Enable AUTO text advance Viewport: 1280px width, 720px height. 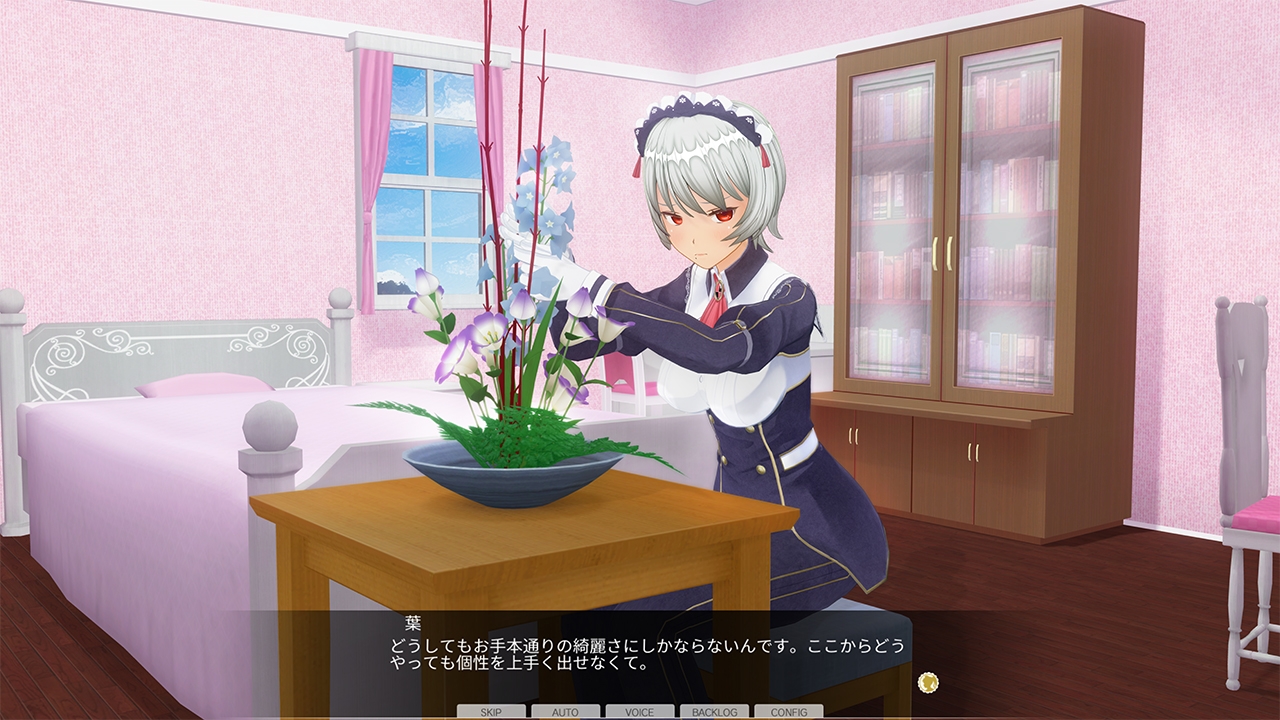coord(565,712)
